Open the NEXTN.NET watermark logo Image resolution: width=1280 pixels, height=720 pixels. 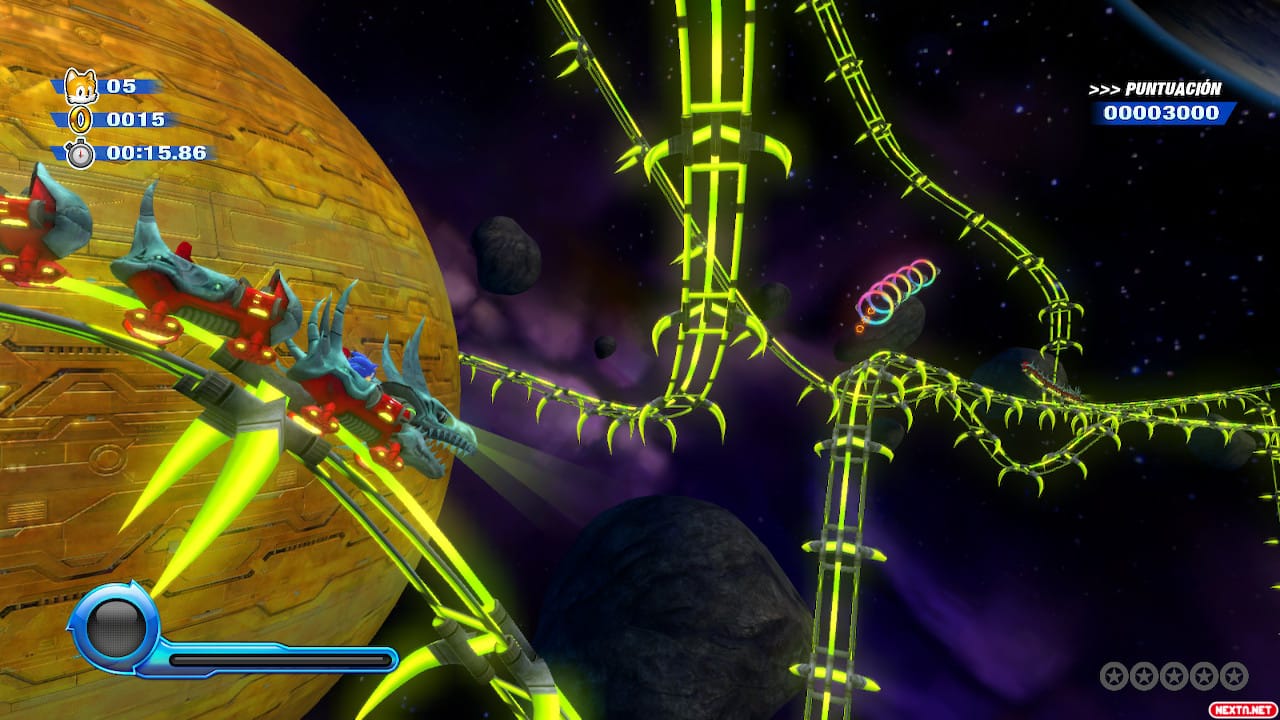(1243, 708)
